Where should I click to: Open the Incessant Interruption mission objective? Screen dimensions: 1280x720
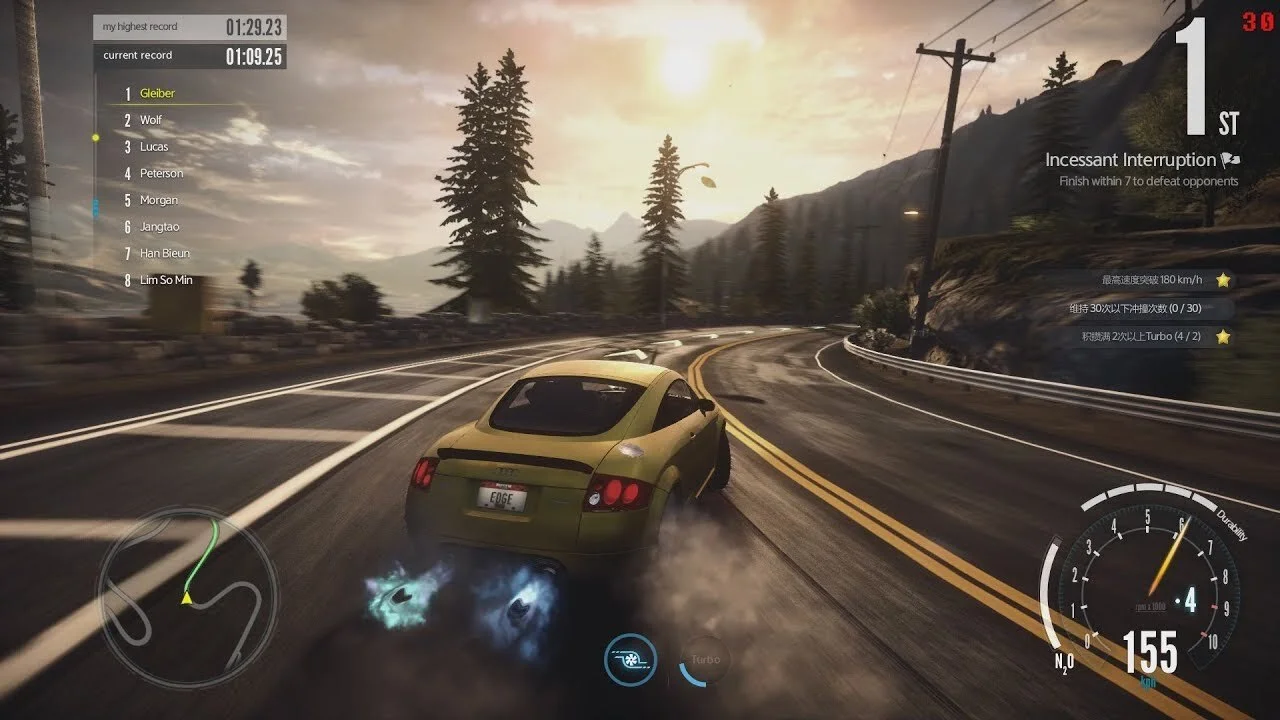point(1130,160)
